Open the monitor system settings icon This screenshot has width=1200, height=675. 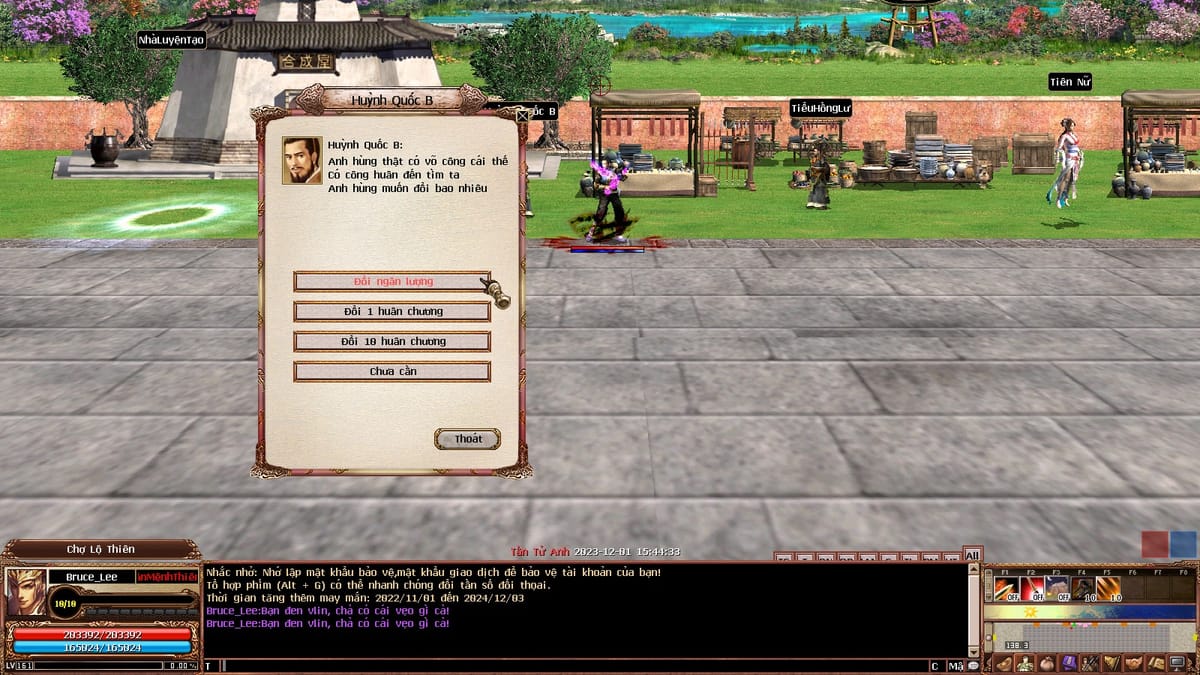(x=1177, y=663)
